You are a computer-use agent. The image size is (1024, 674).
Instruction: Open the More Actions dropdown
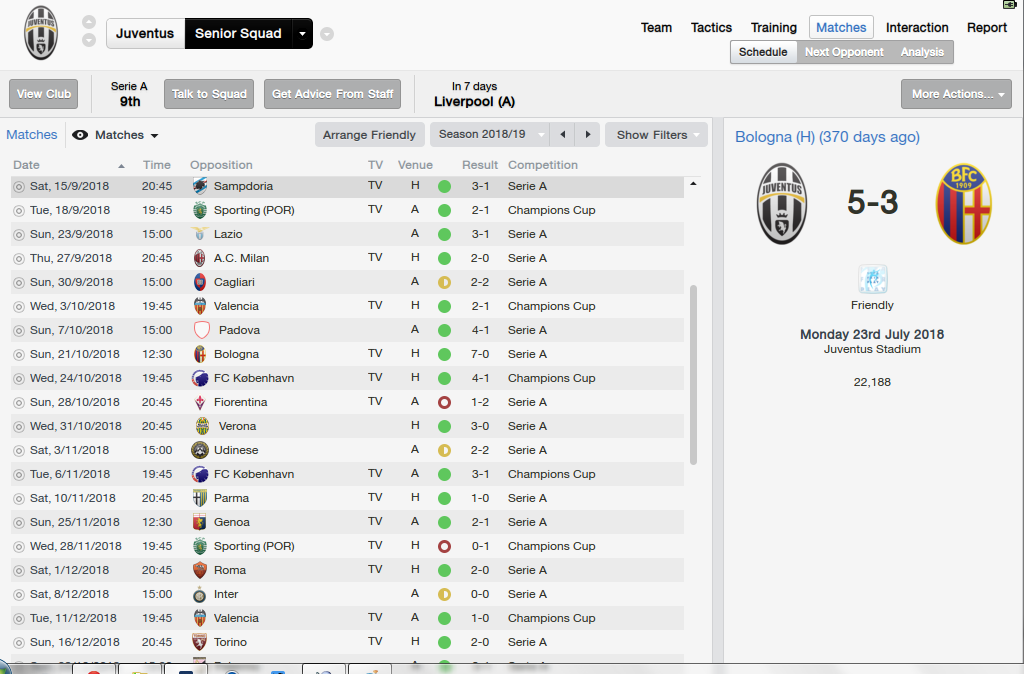coord(956,94)
